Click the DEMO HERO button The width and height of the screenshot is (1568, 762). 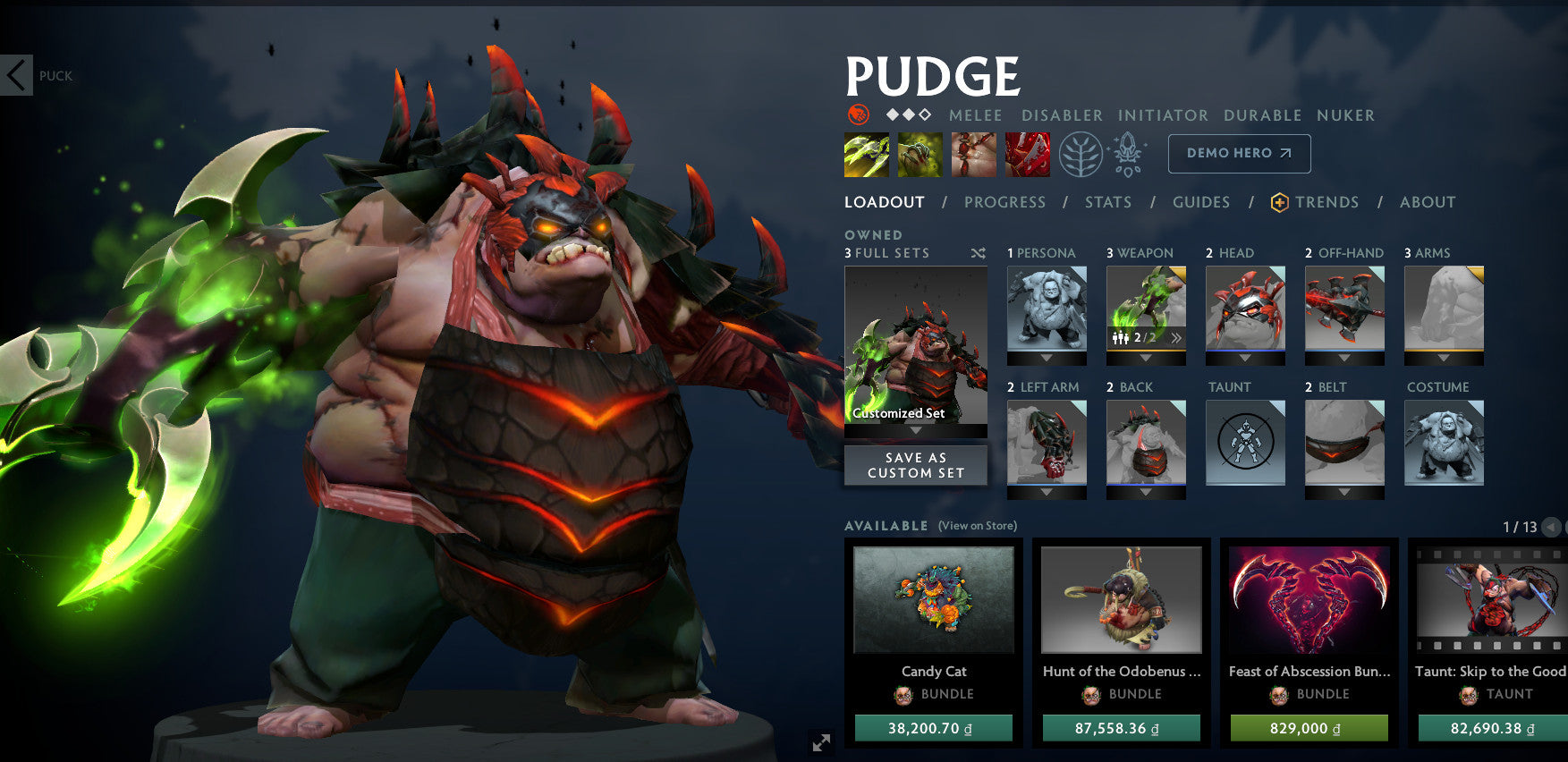pyautogui.click(x=1239, y=154)
